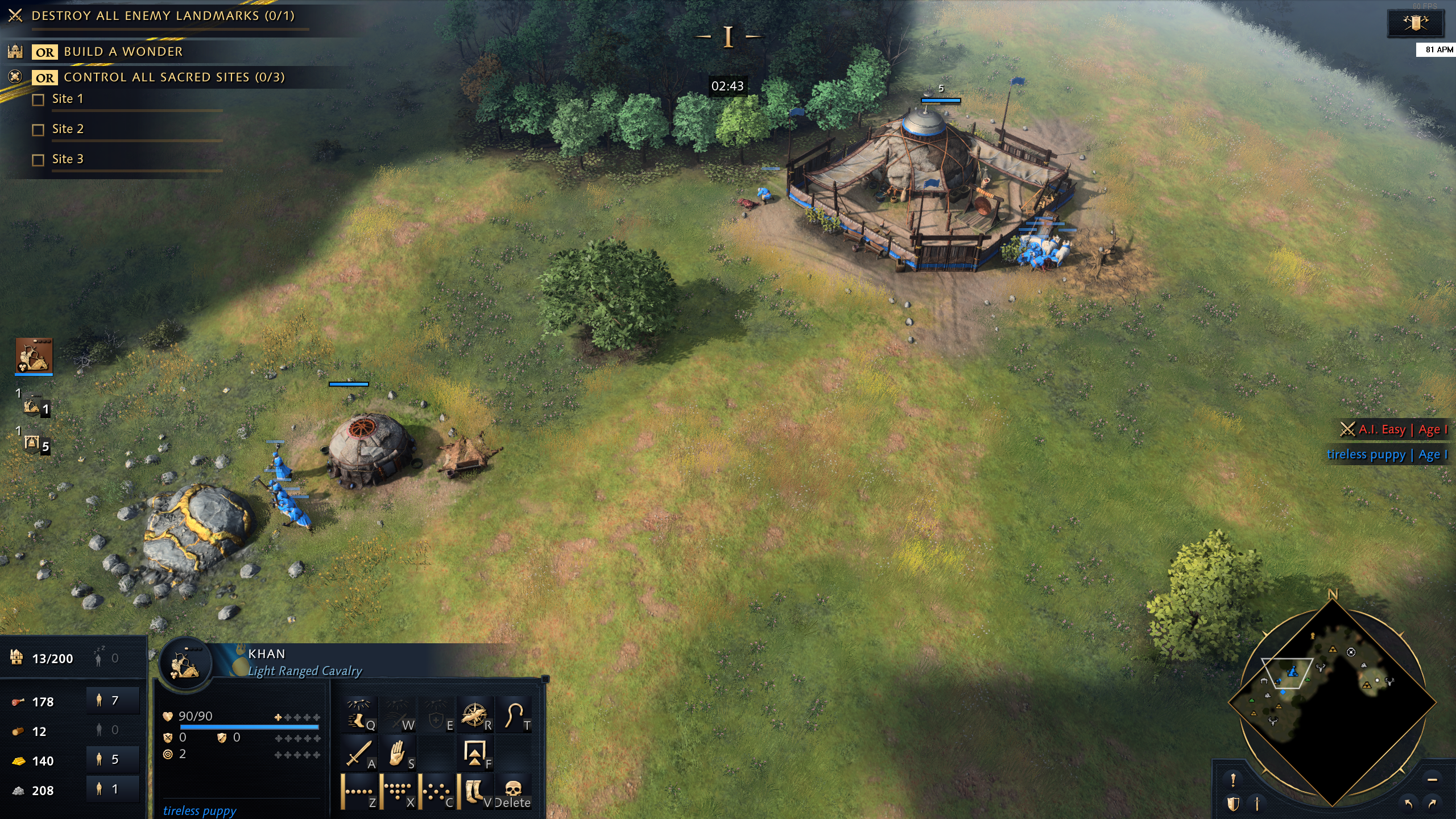Select control group 1 with the Khan

click(35, 406)
